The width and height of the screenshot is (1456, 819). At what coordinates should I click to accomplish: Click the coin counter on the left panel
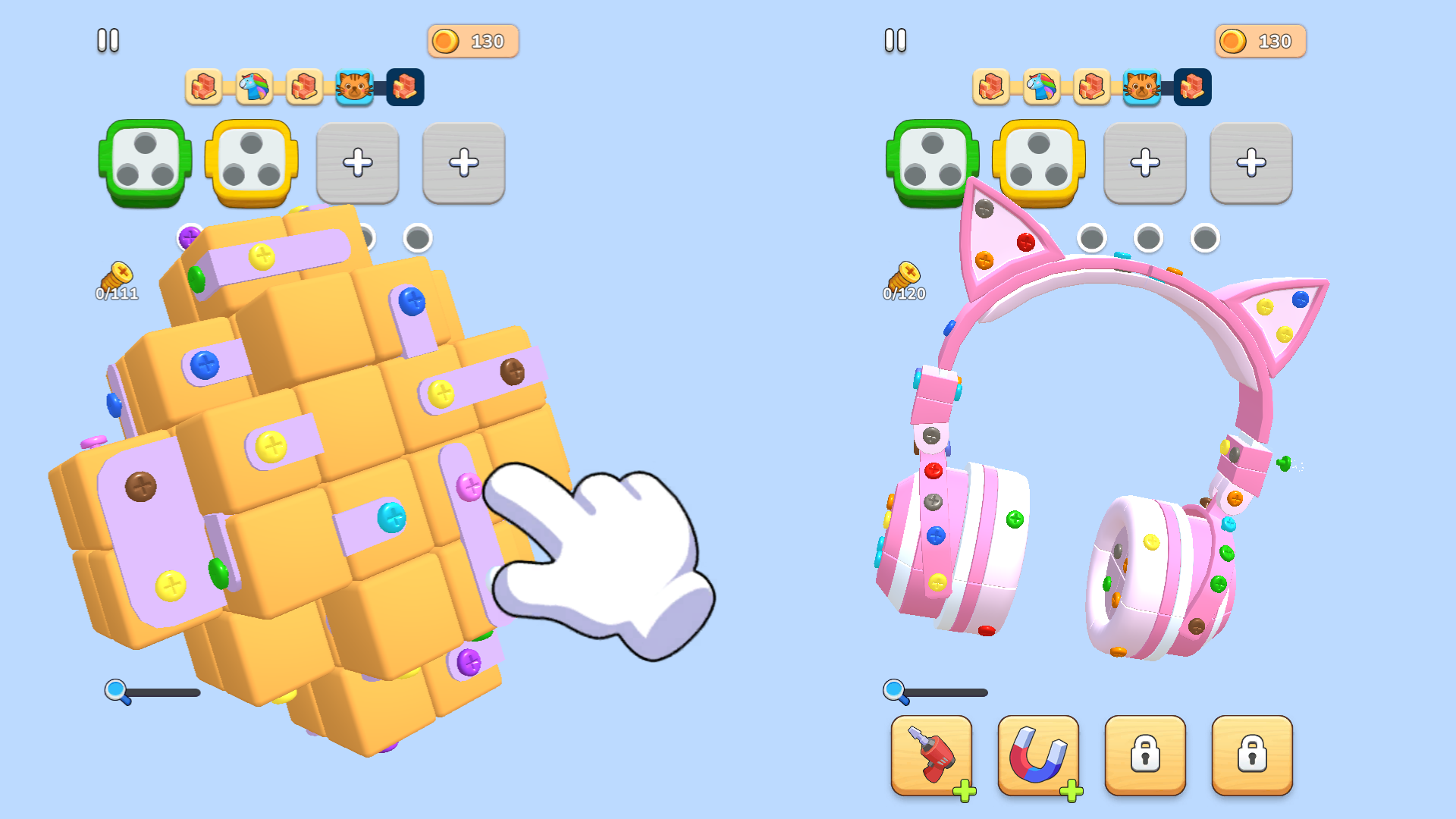pos(472,41)
